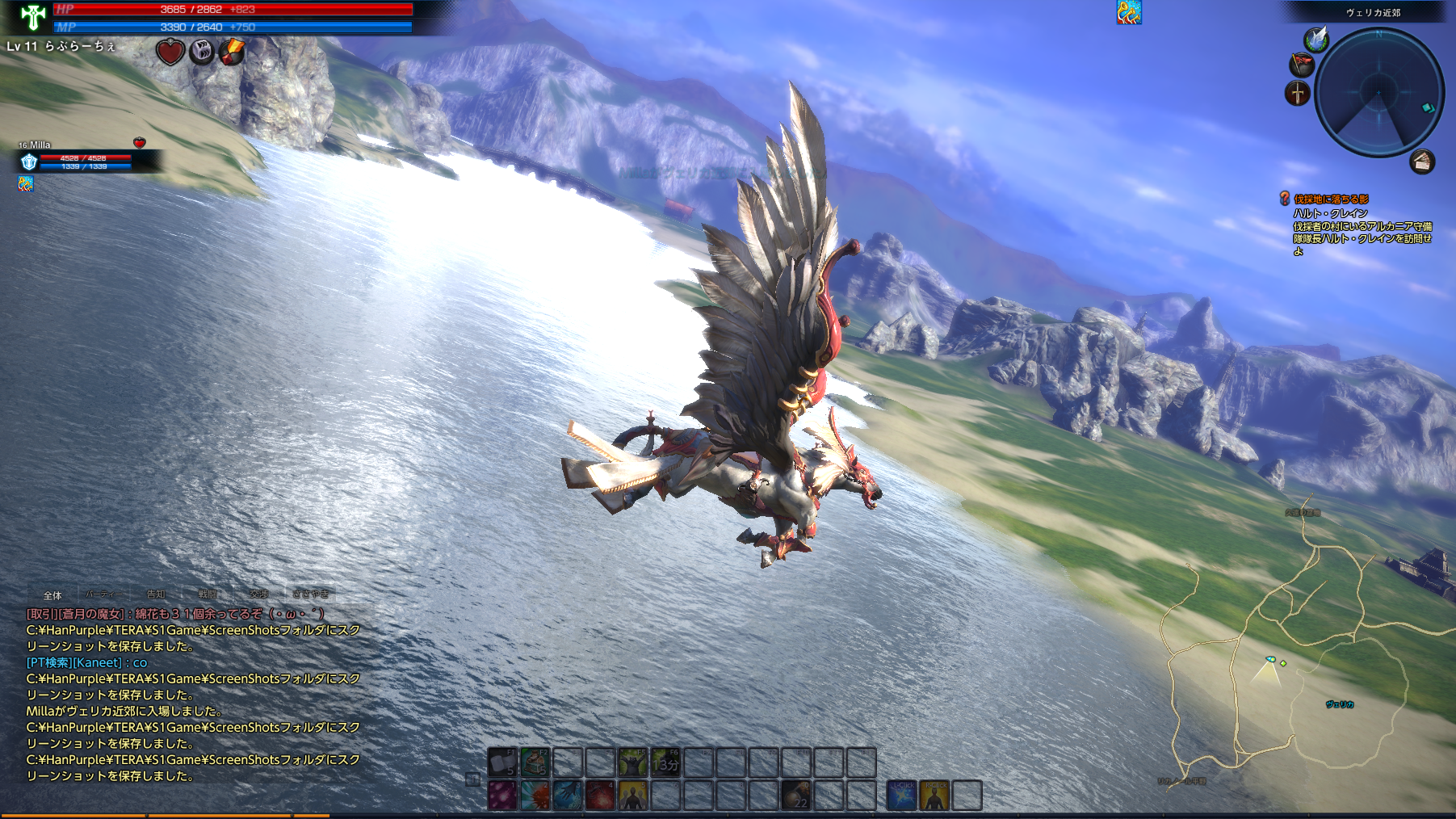Open the white wing icon beside minimap
The height and width of the screenshot is (819, 1456).
pyautogui.click(x=1316, y=39)
